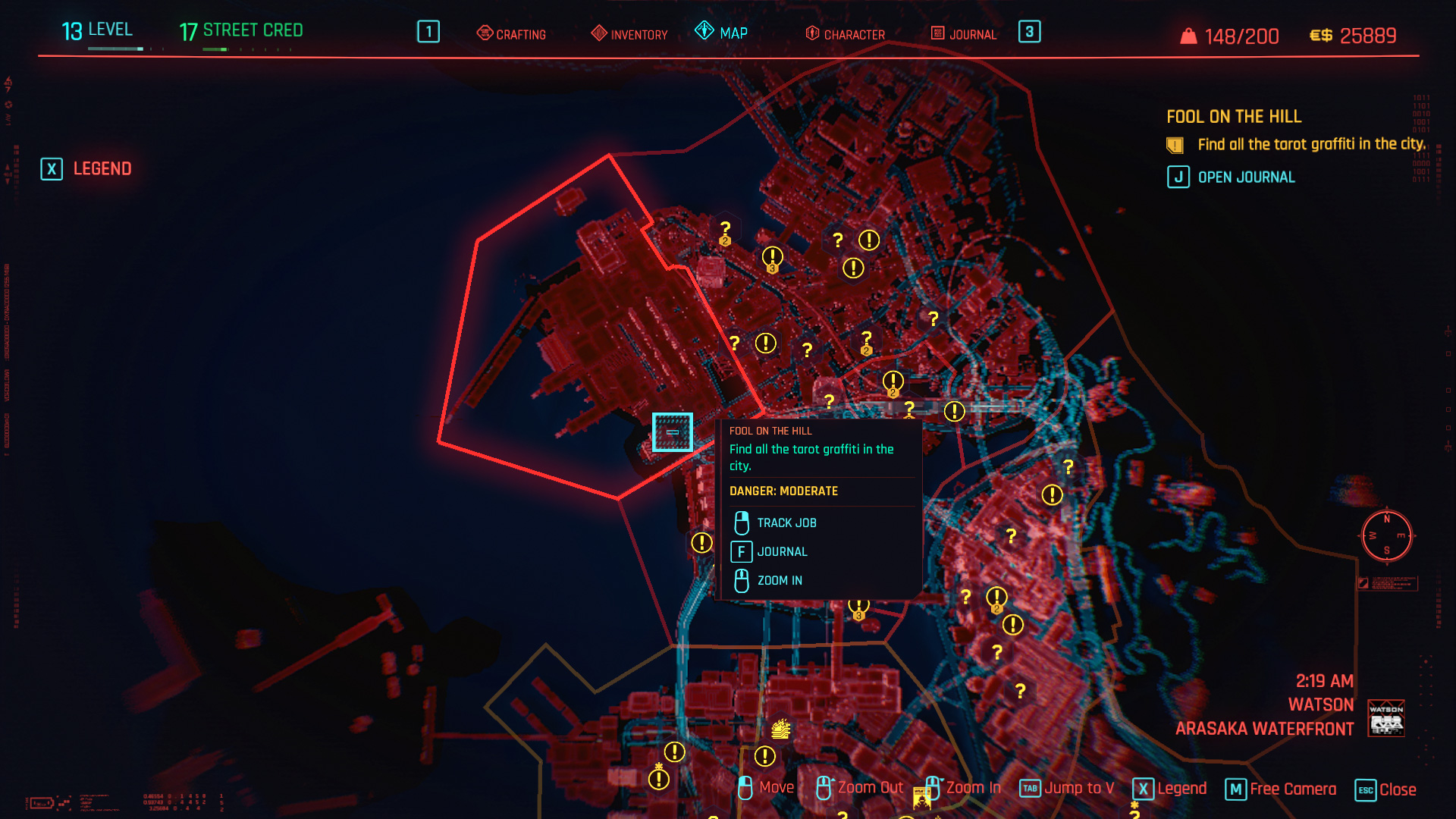Close the map screen

coord(1385,789)
